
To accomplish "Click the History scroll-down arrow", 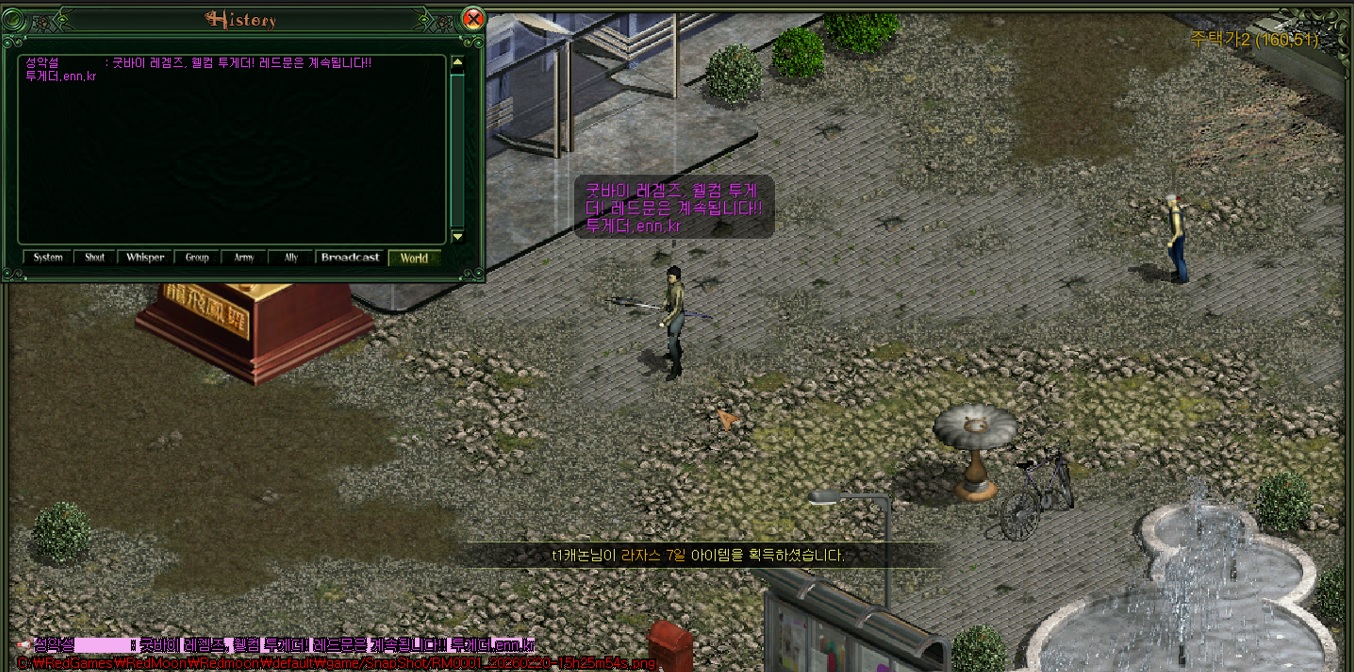I will (458, 236).
